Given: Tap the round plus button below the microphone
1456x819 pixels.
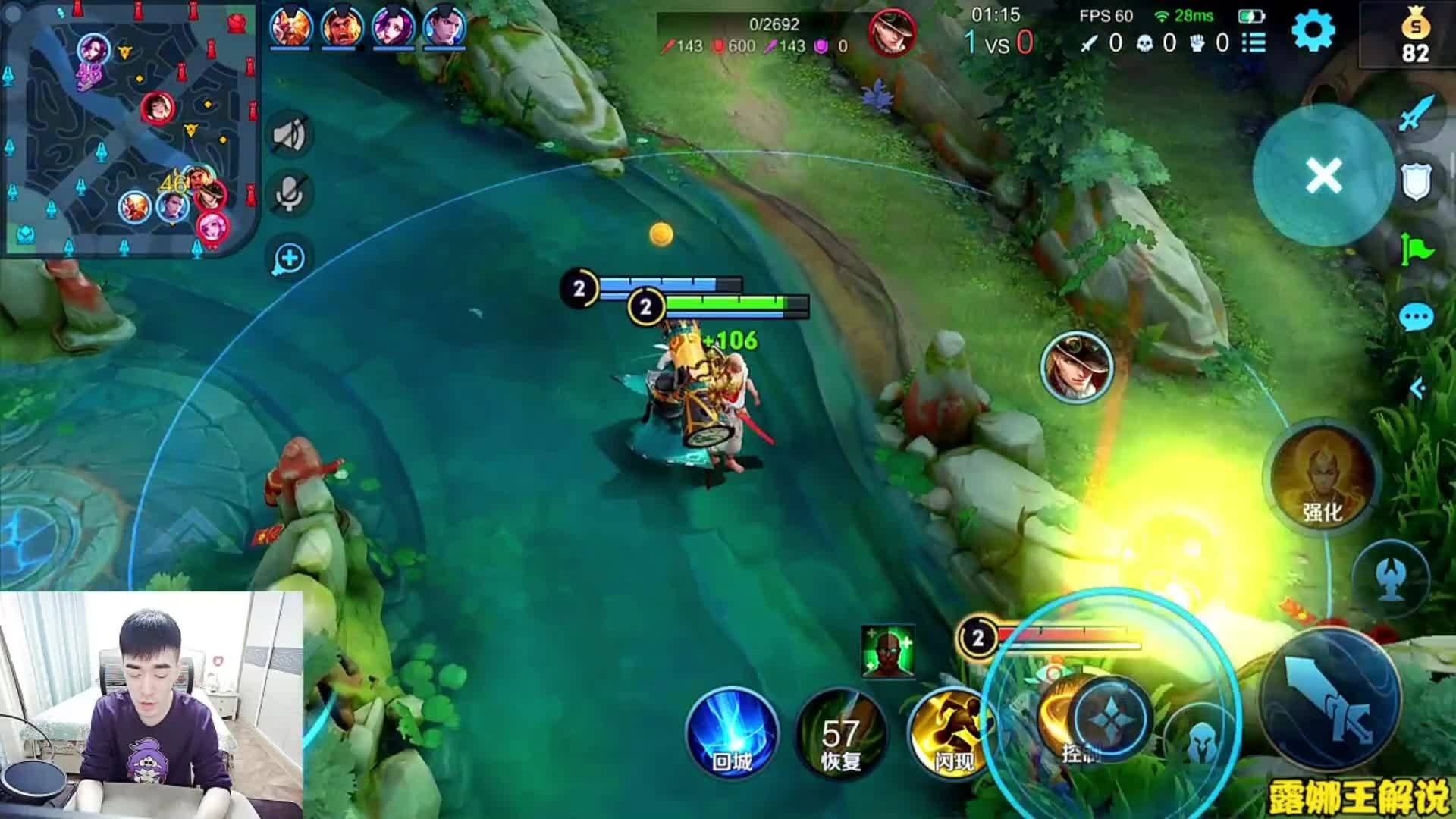Looking at the screenshot, I should 289,259.
